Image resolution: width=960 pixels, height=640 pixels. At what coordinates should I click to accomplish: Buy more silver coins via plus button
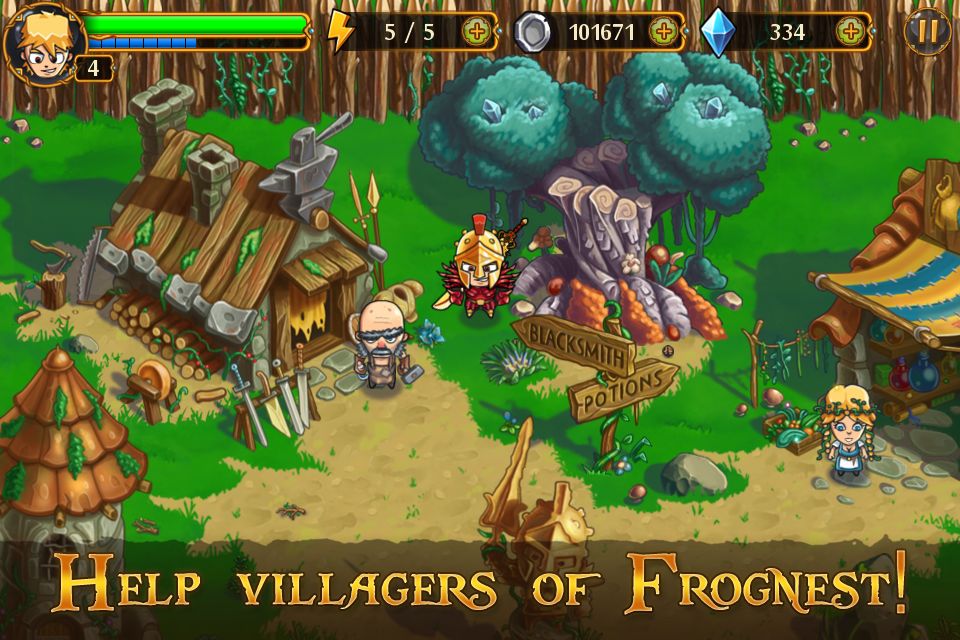pyautogui.click(x=662, y=32)
